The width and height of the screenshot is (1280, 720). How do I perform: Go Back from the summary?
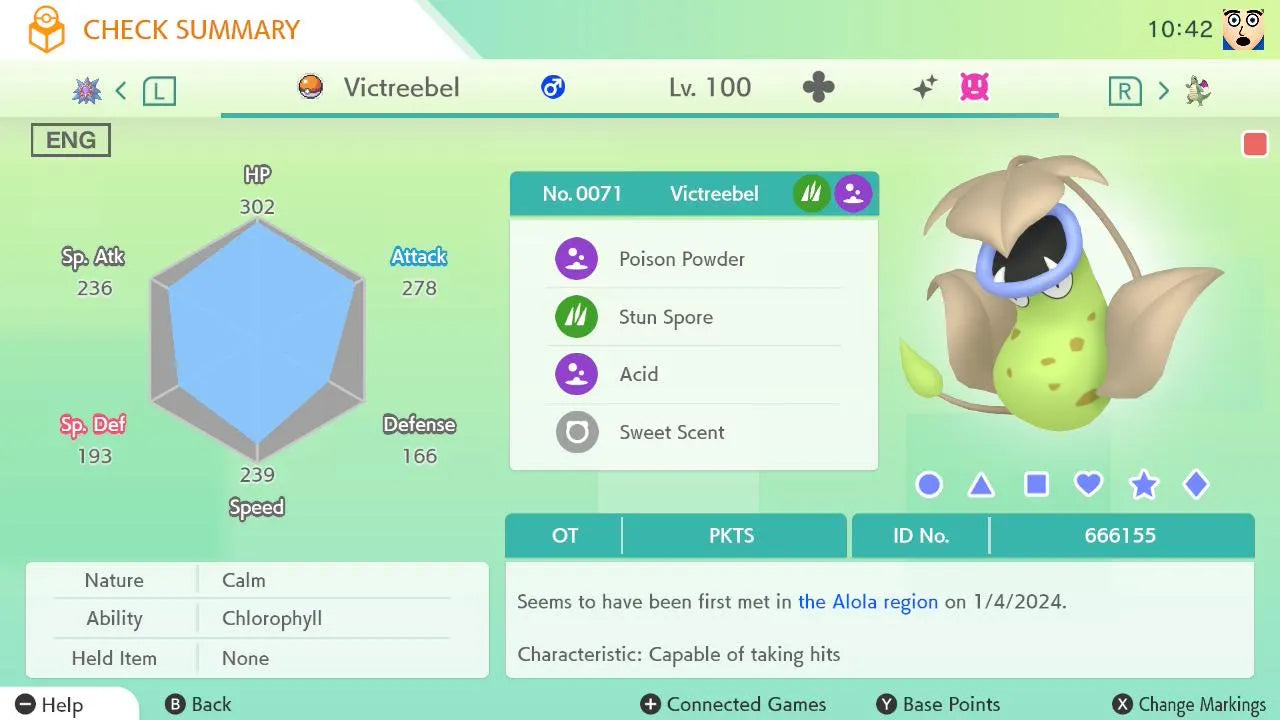(x=198, y=705)
